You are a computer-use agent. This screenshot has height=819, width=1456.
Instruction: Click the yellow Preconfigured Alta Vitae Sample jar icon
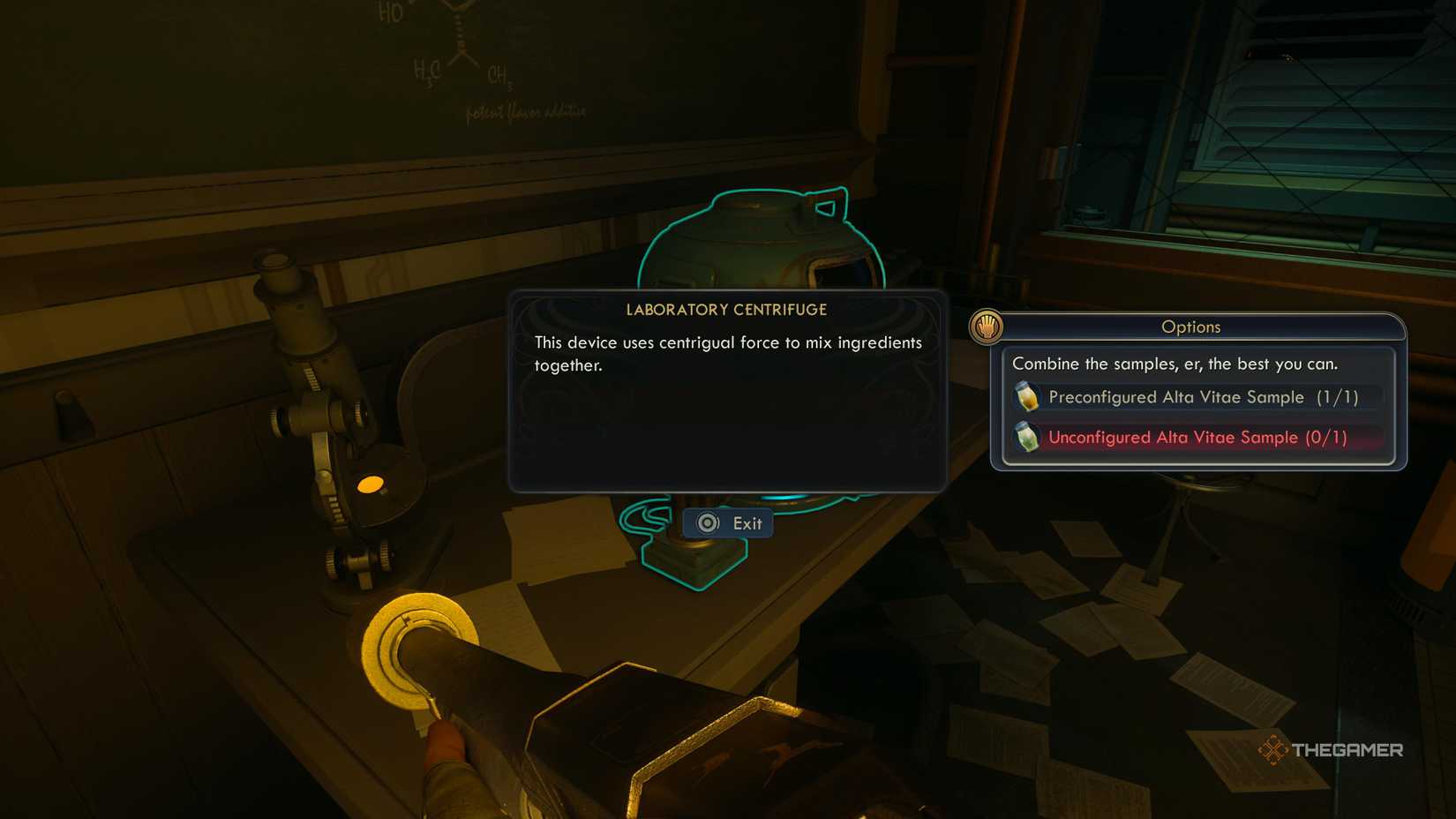coord(1027,397)
